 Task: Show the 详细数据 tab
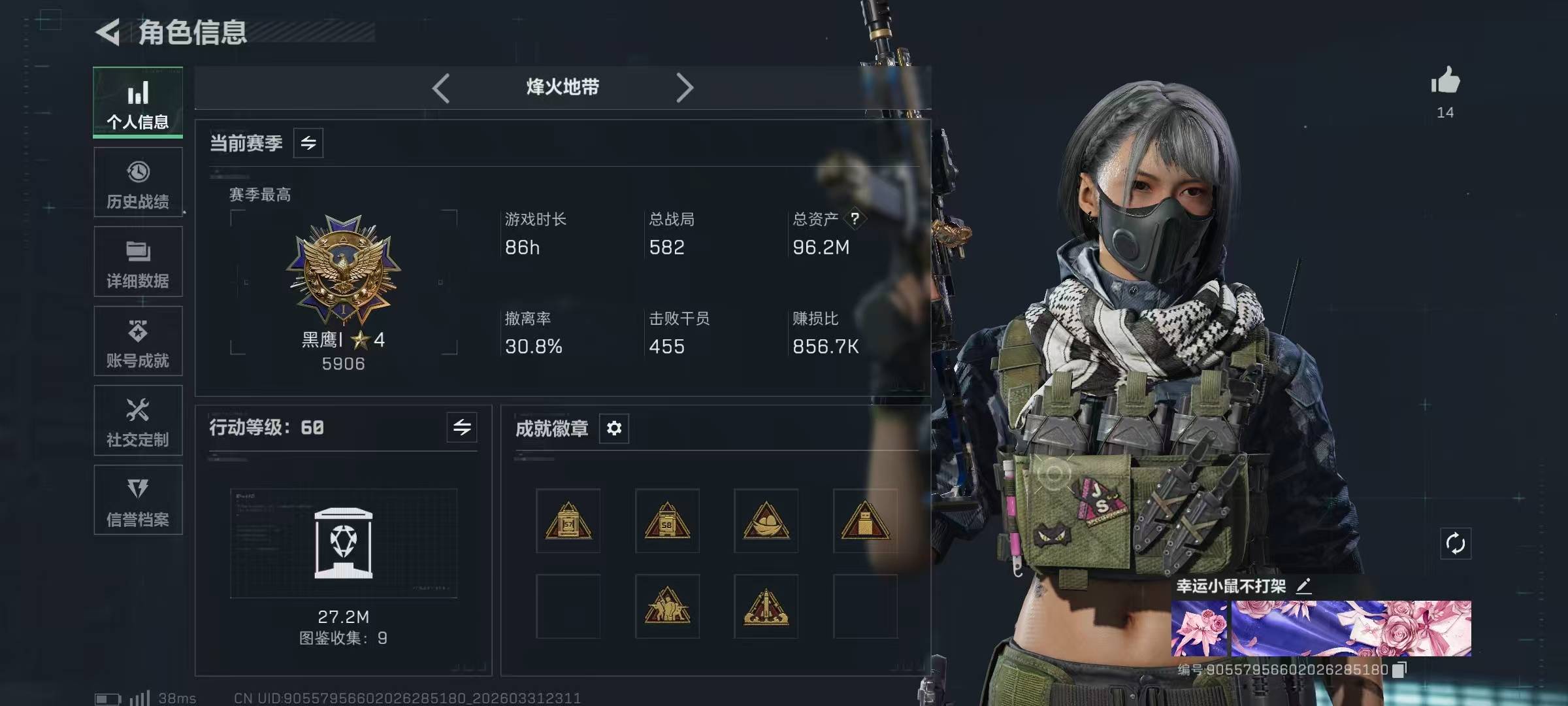[138, 262]
